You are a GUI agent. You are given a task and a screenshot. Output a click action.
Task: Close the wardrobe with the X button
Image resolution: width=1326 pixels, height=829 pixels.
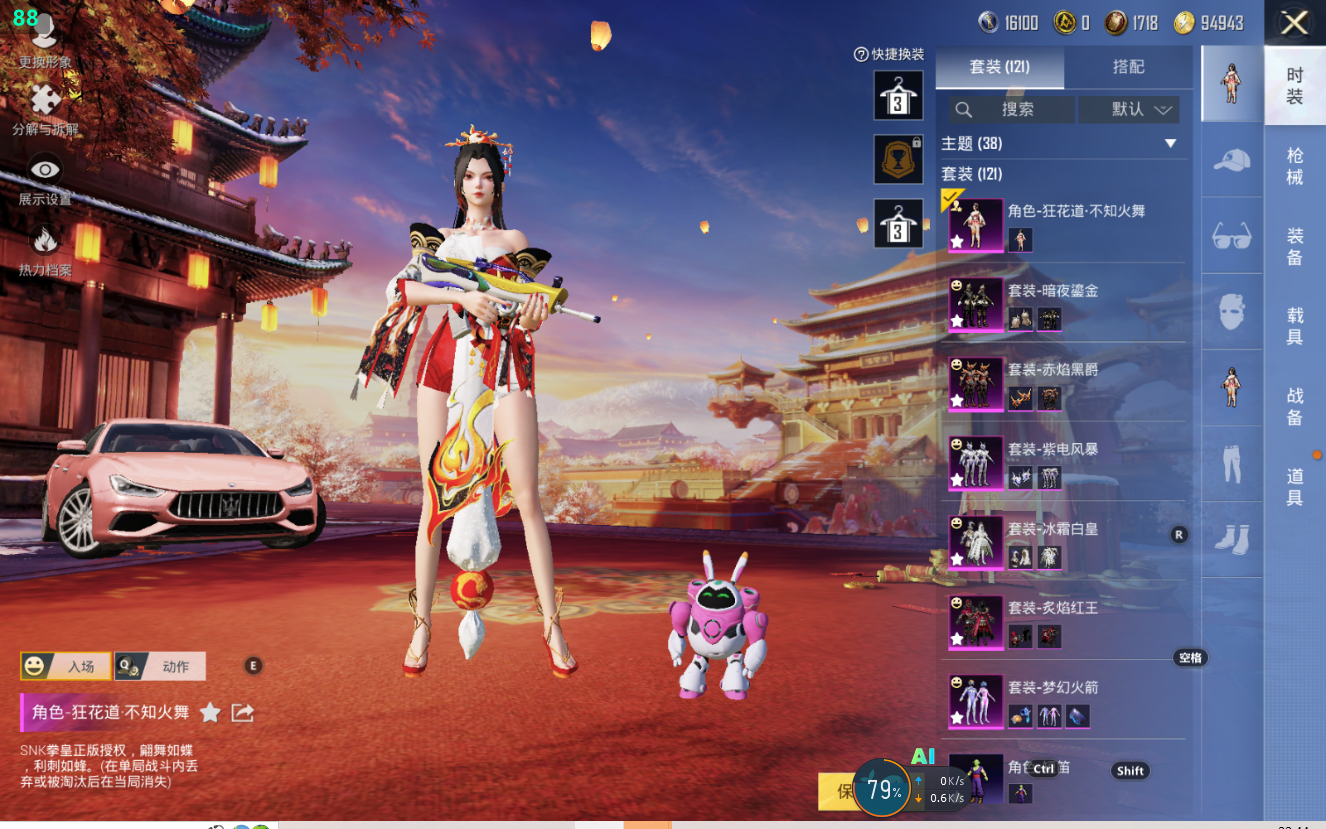pyautogui.click(x=1294, y=23)
